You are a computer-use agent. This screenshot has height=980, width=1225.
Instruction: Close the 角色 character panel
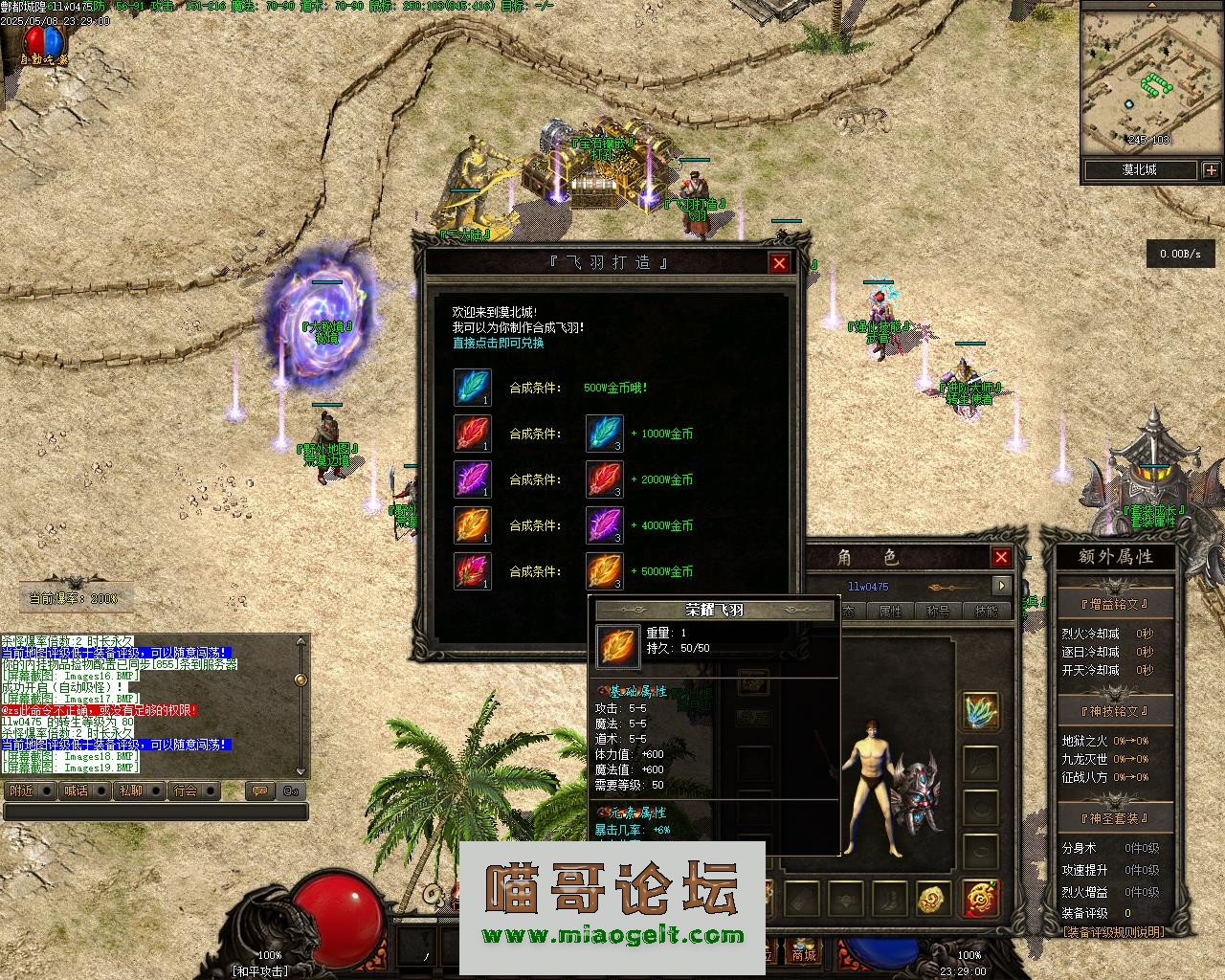1001,557
